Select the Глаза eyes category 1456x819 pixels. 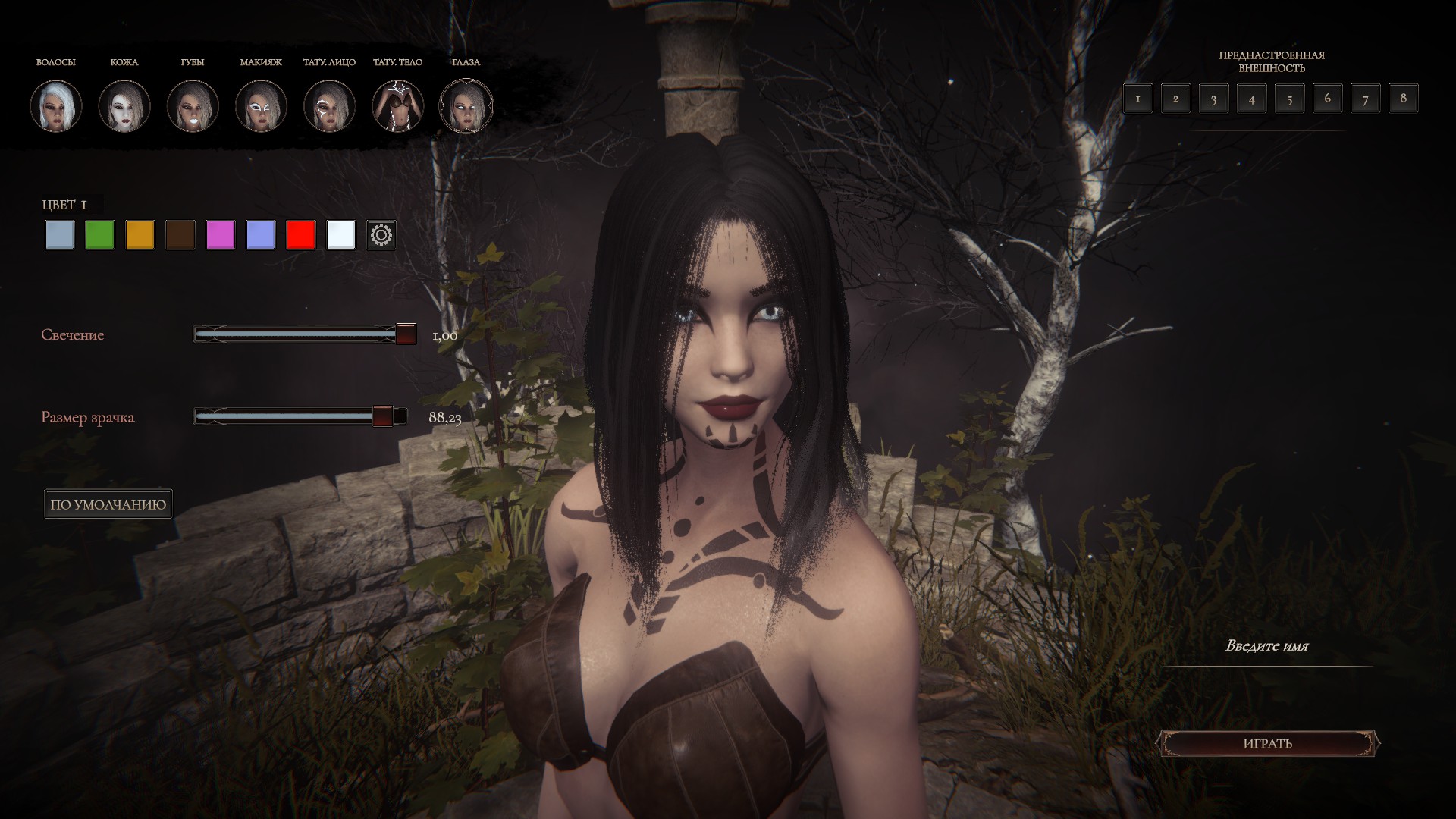tap(466, 105)
